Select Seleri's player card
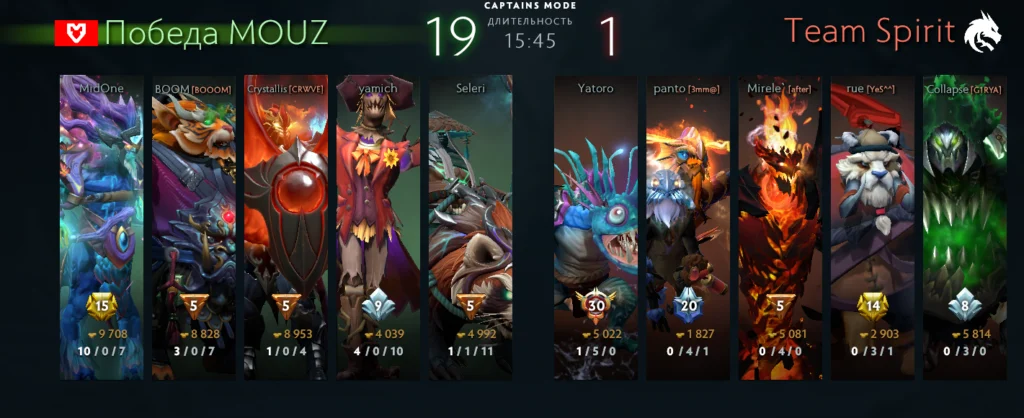The height and width of the screenshot is (418, 1024). pos(471,225)
